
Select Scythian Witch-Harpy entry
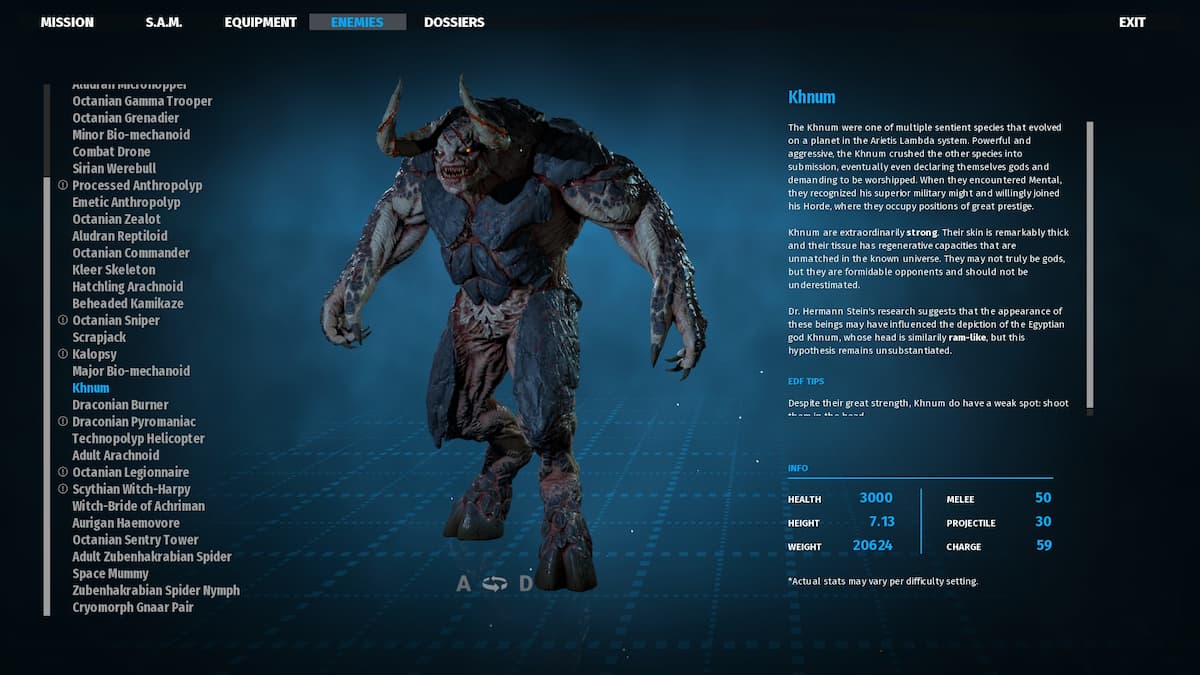[x=131, y=489]
